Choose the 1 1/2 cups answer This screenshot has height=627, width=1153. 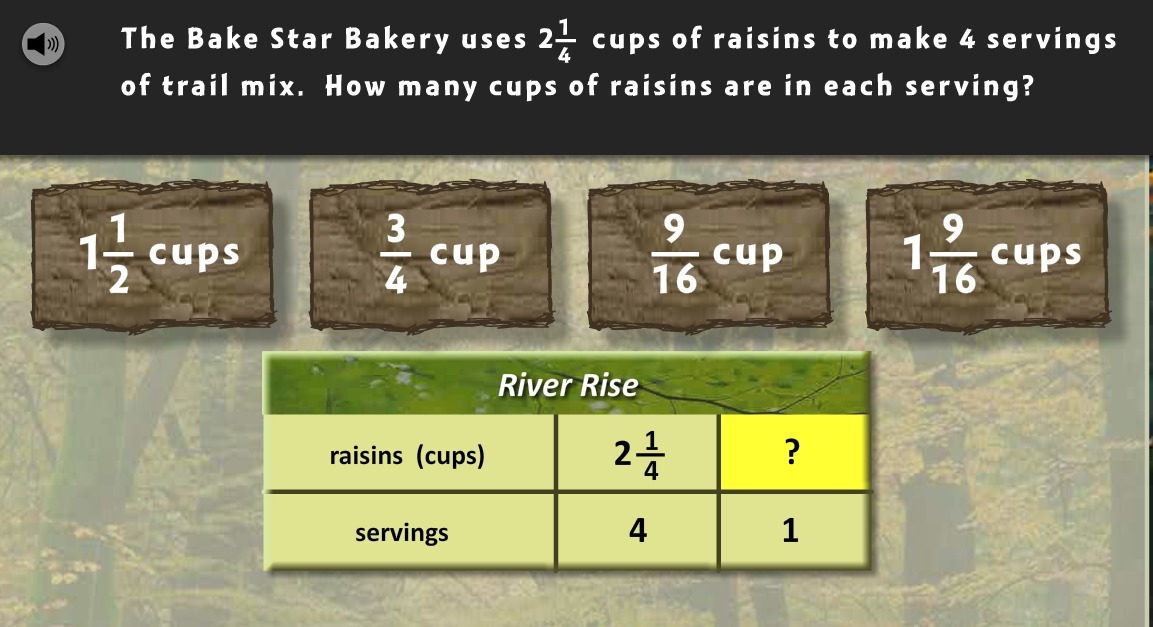pyautogui.click(x=152, y=256)
